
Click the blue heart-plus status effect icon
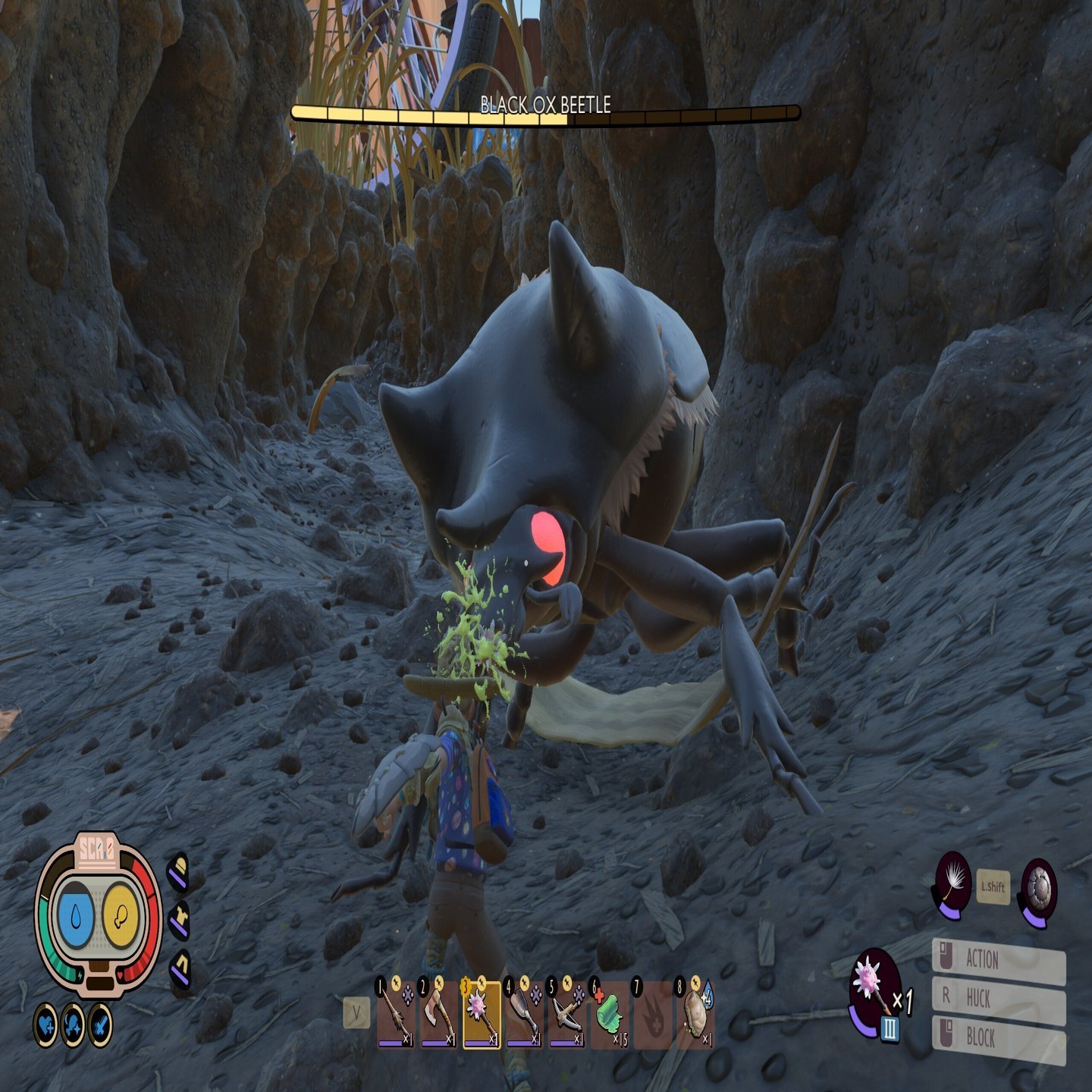coord(46,1025)
